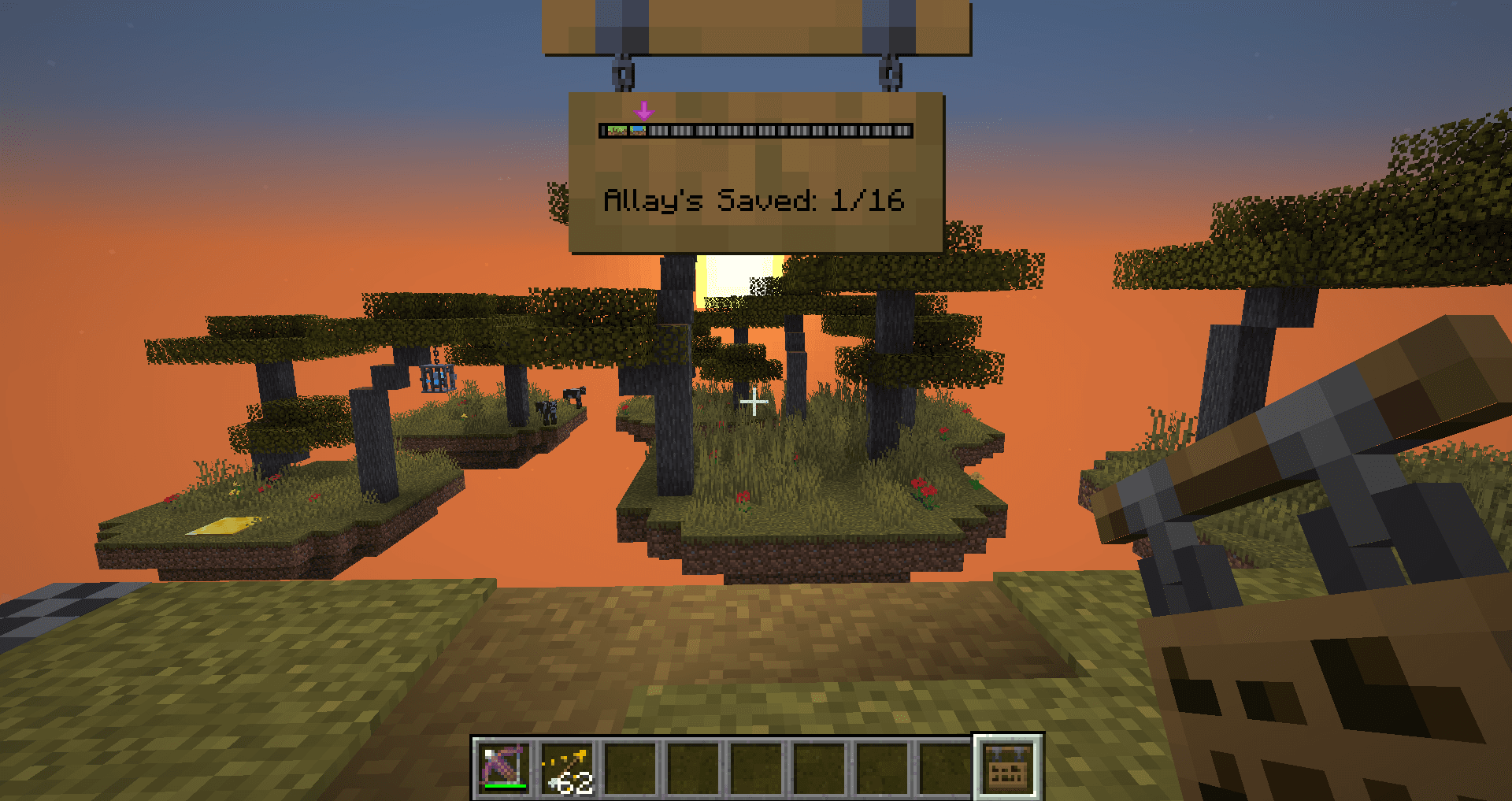This screenshot has width=1512, height=801.
Task: Click the right chain link holding the sign
Action: coord(890,75)
